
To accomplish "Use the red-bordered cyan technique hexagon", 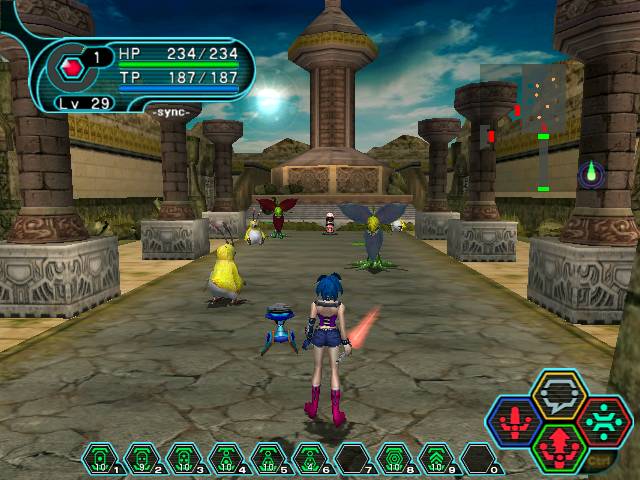I will [x=603, y=421].
